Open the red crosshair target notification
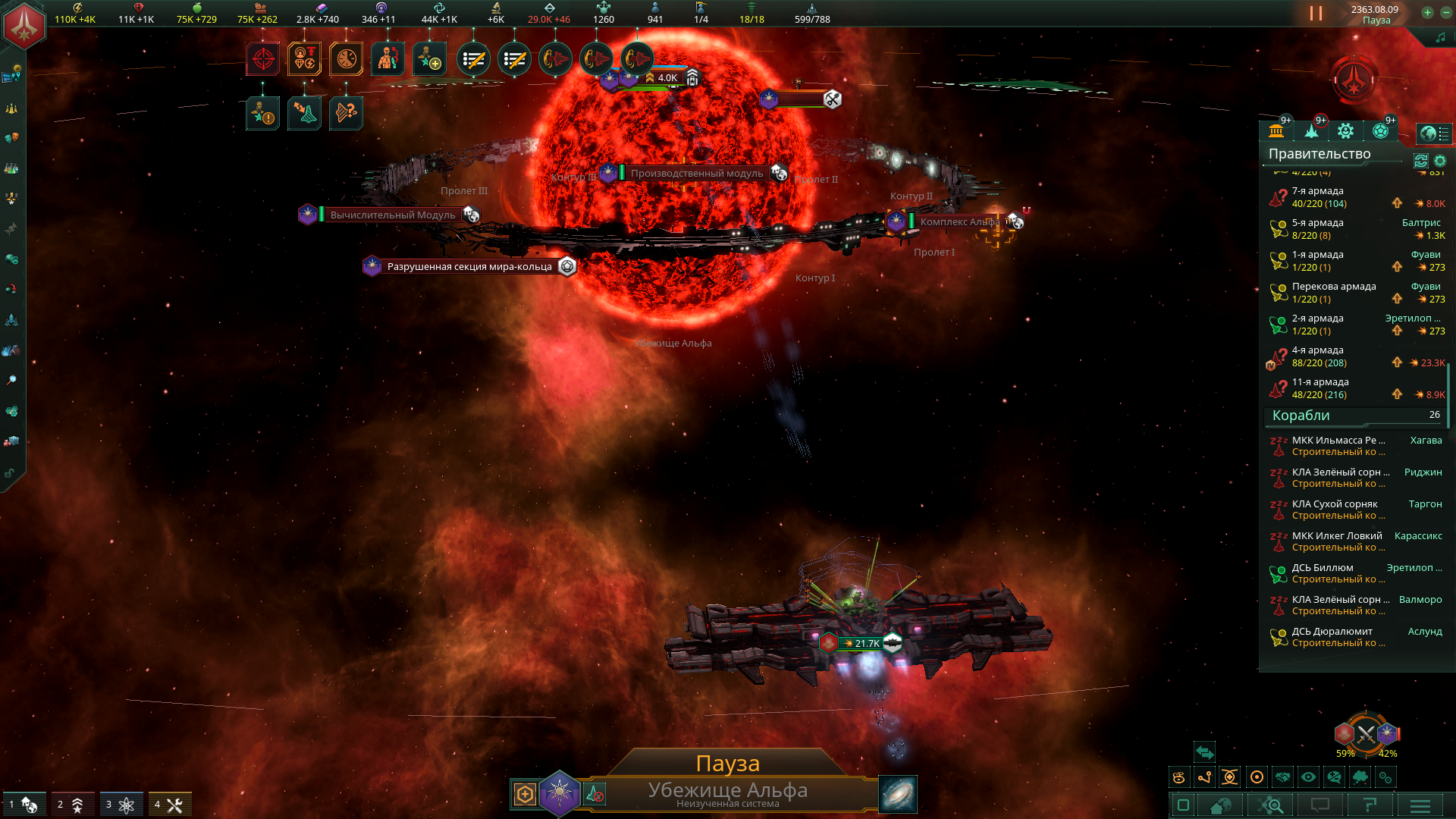 [x=263, y=59]
